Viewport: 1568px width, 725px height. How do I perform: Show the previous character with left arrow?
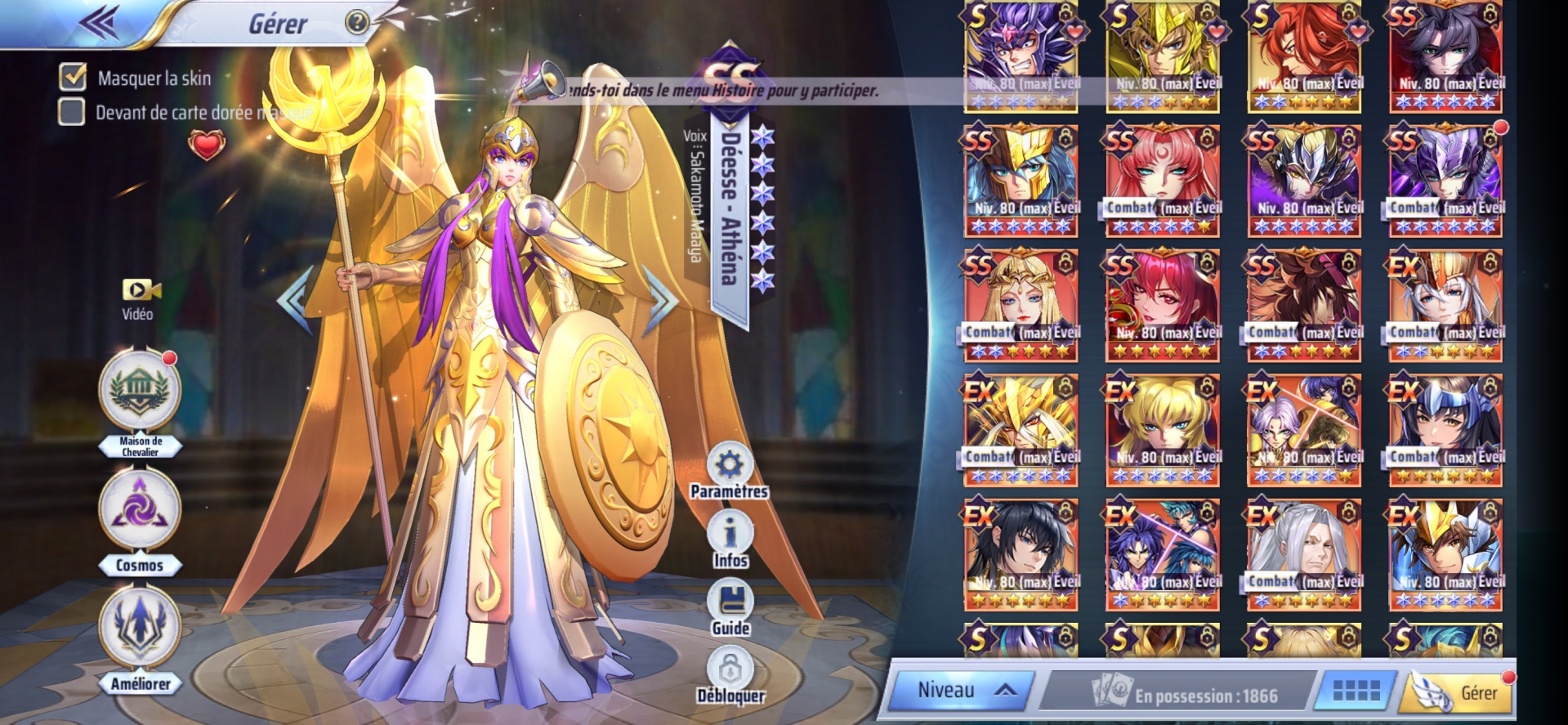(x=295, y=300)
